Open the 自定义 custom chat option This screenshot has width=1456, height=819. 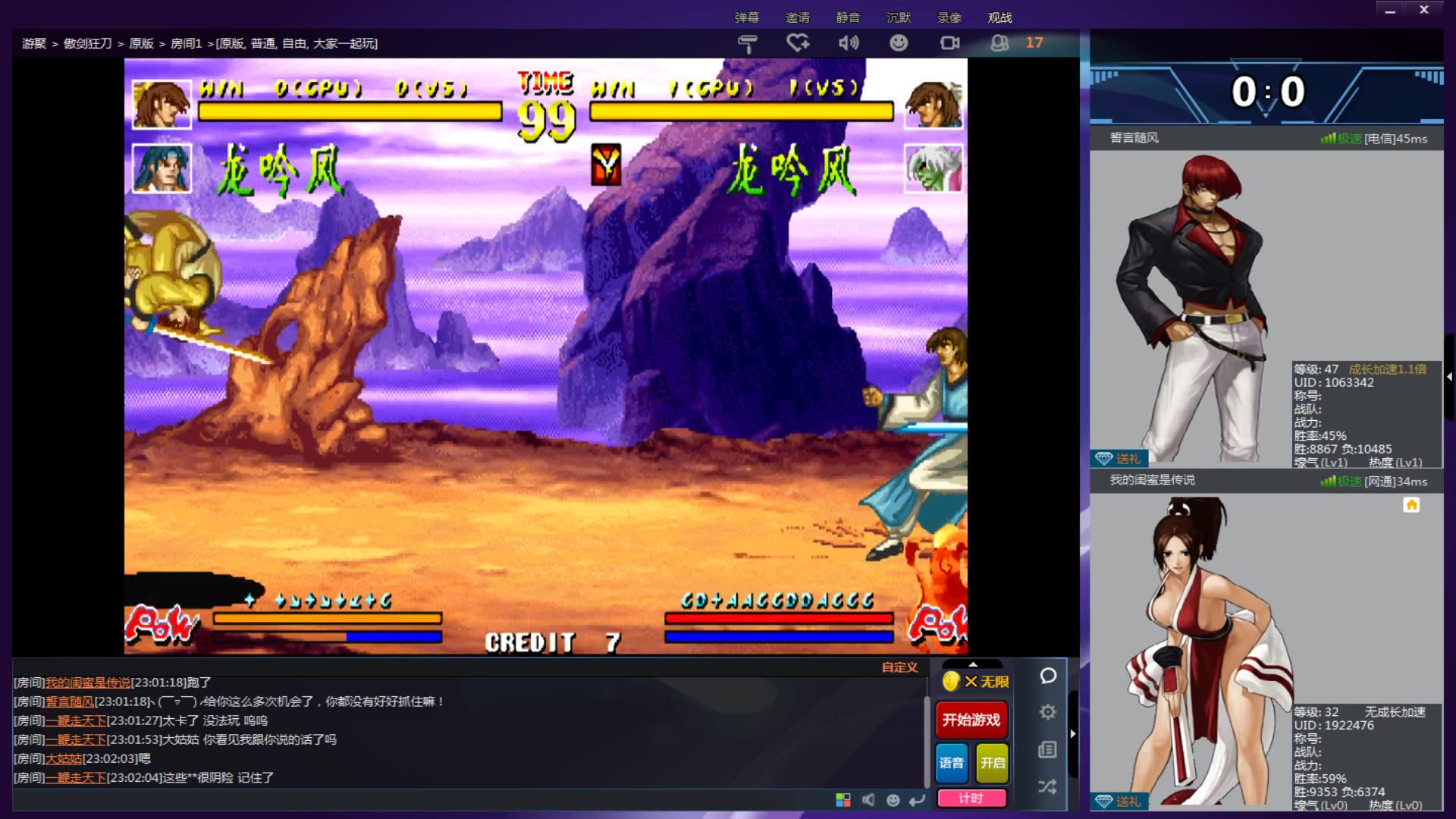(899, 667)
